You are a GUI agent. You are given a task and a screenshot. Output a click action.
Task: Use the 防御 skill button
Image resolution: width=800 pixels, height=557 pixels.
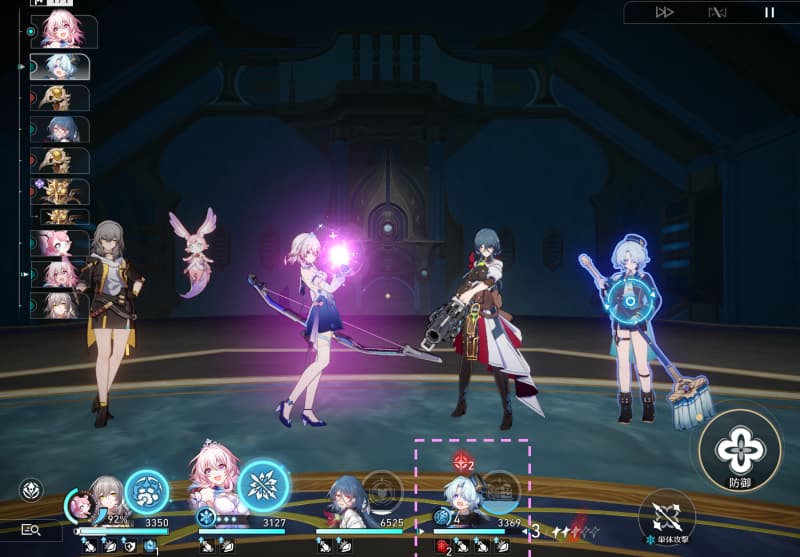(x=740, y=449)
